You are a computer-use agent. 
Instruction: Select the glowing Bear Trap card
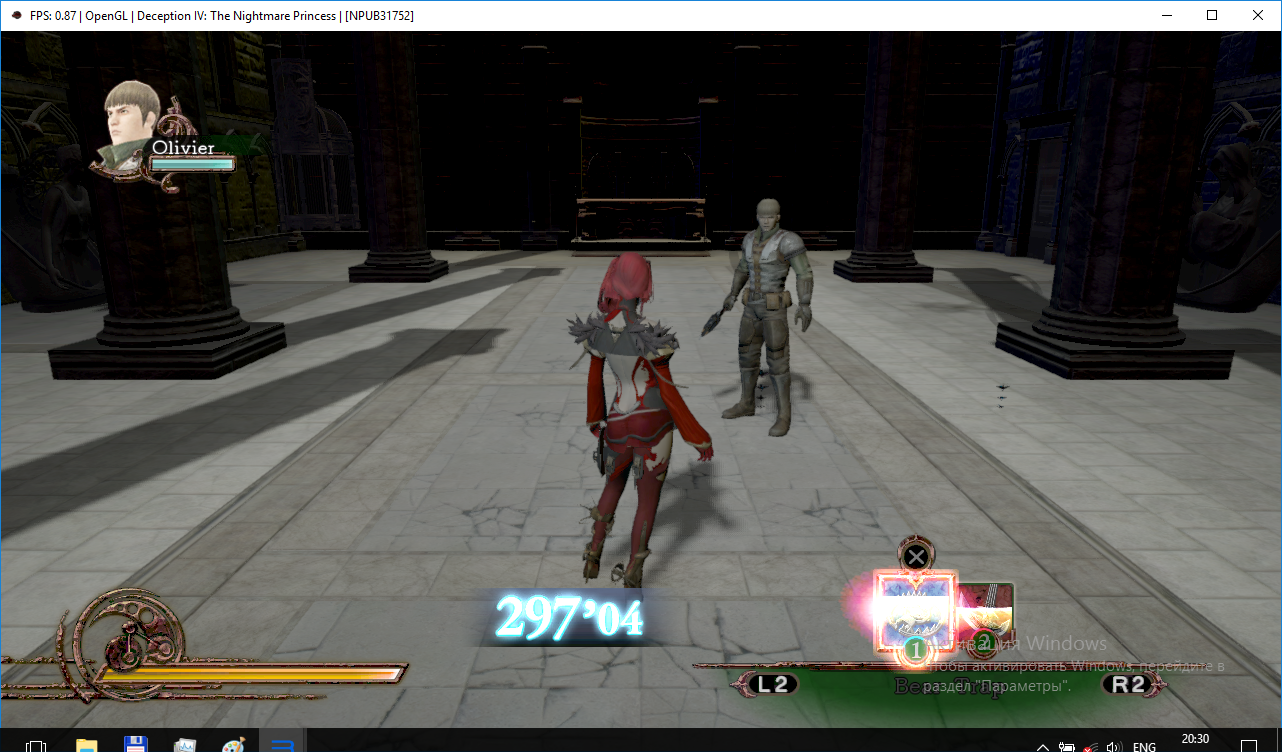[915, 612]
